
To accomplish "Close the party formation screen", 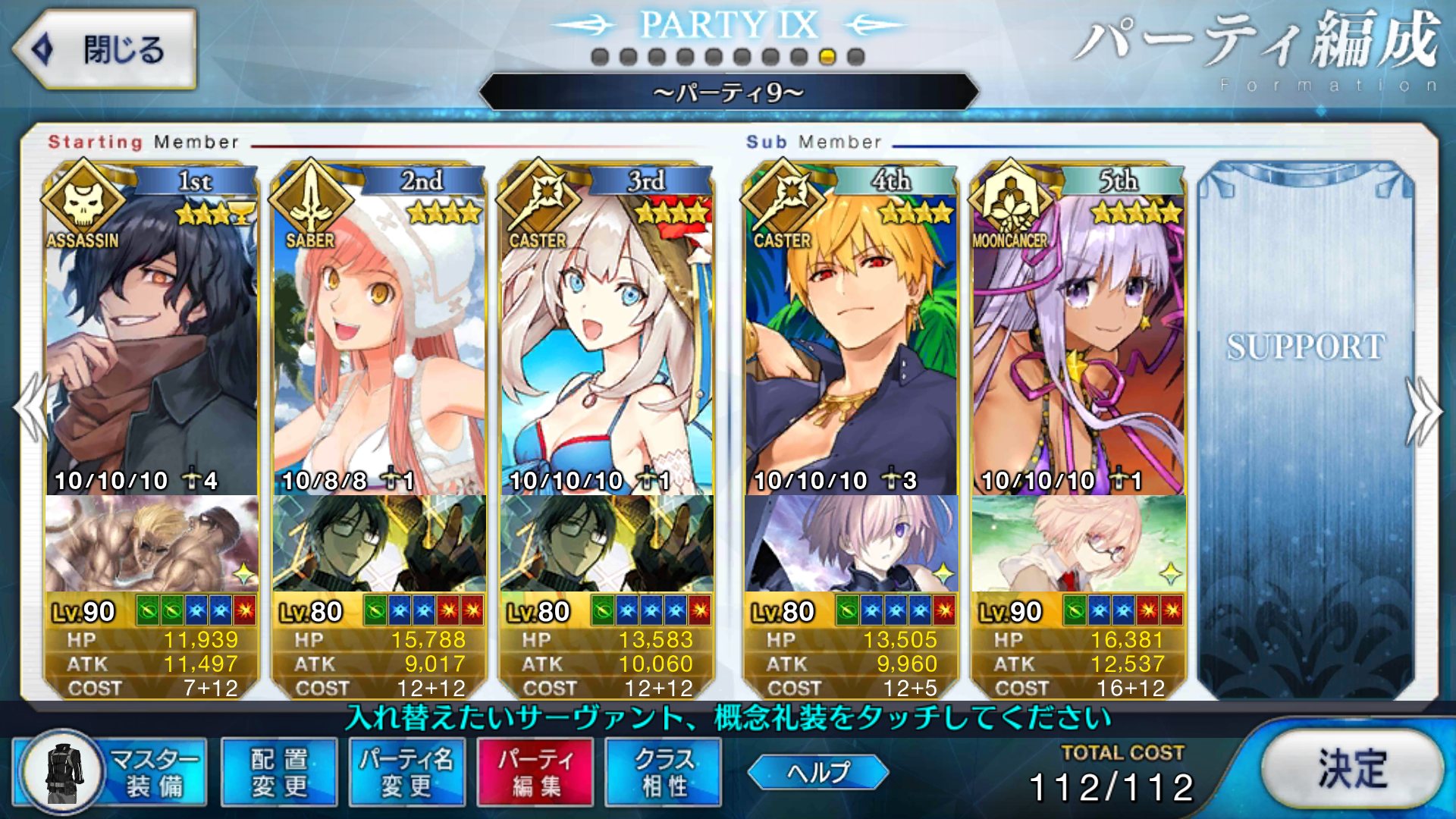I will pos(105,50).
